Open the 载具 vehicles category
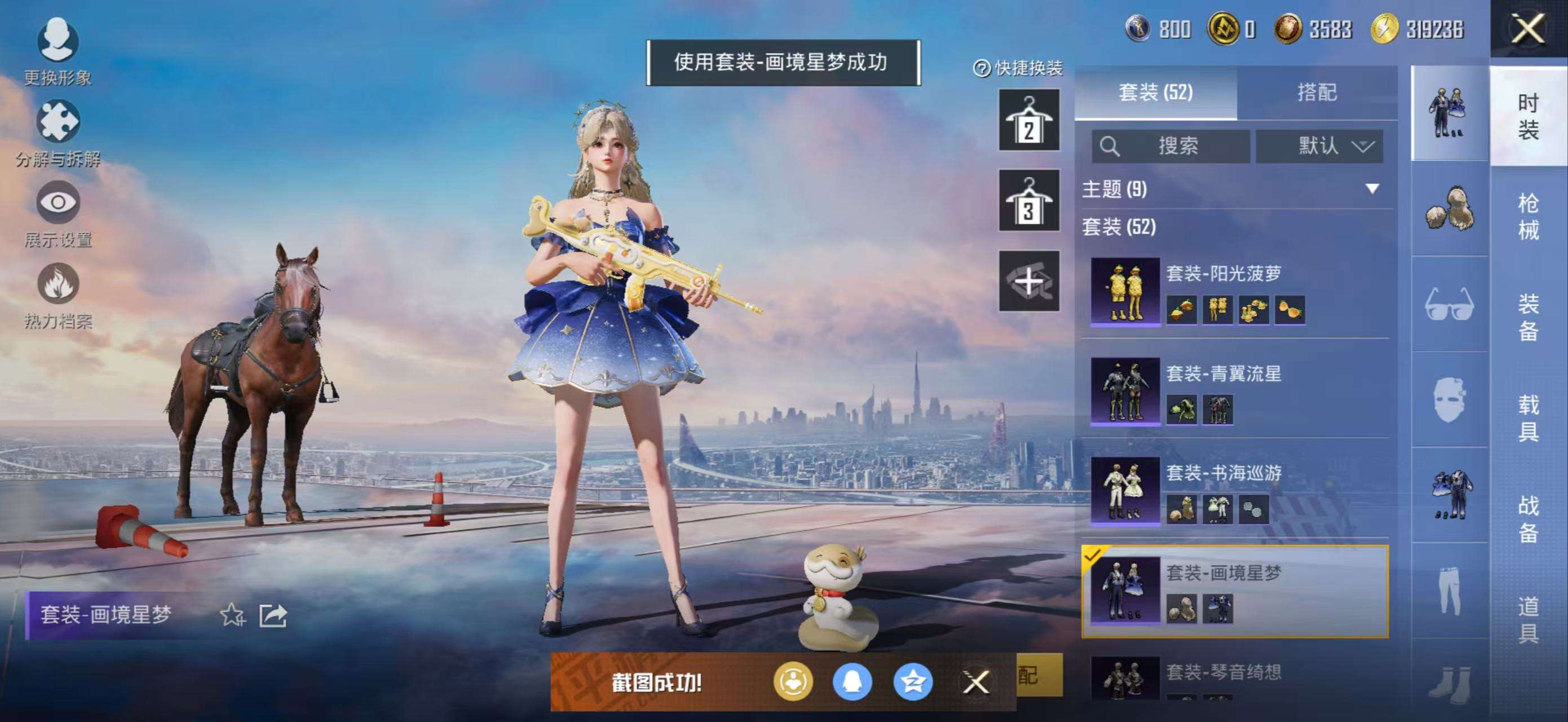This screenshot has width=1568, height=722. [1528, 417]
